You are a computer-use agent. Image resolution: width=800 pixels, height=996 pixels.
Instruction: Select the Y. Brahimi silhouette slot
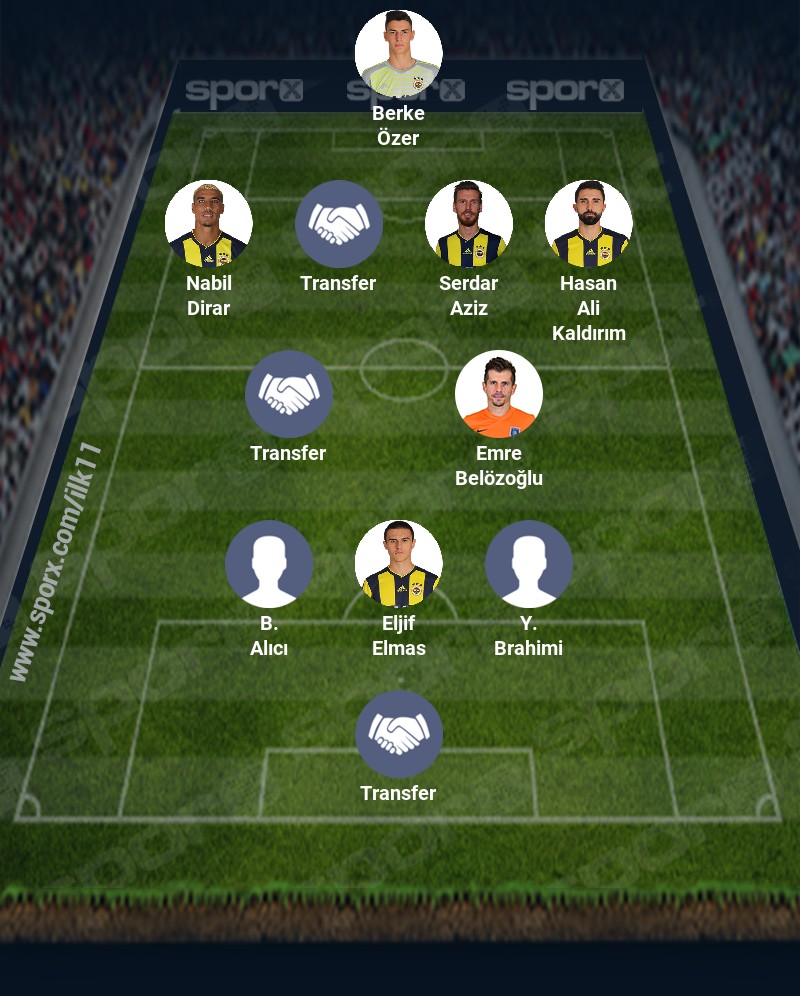(x=528, y=564)
